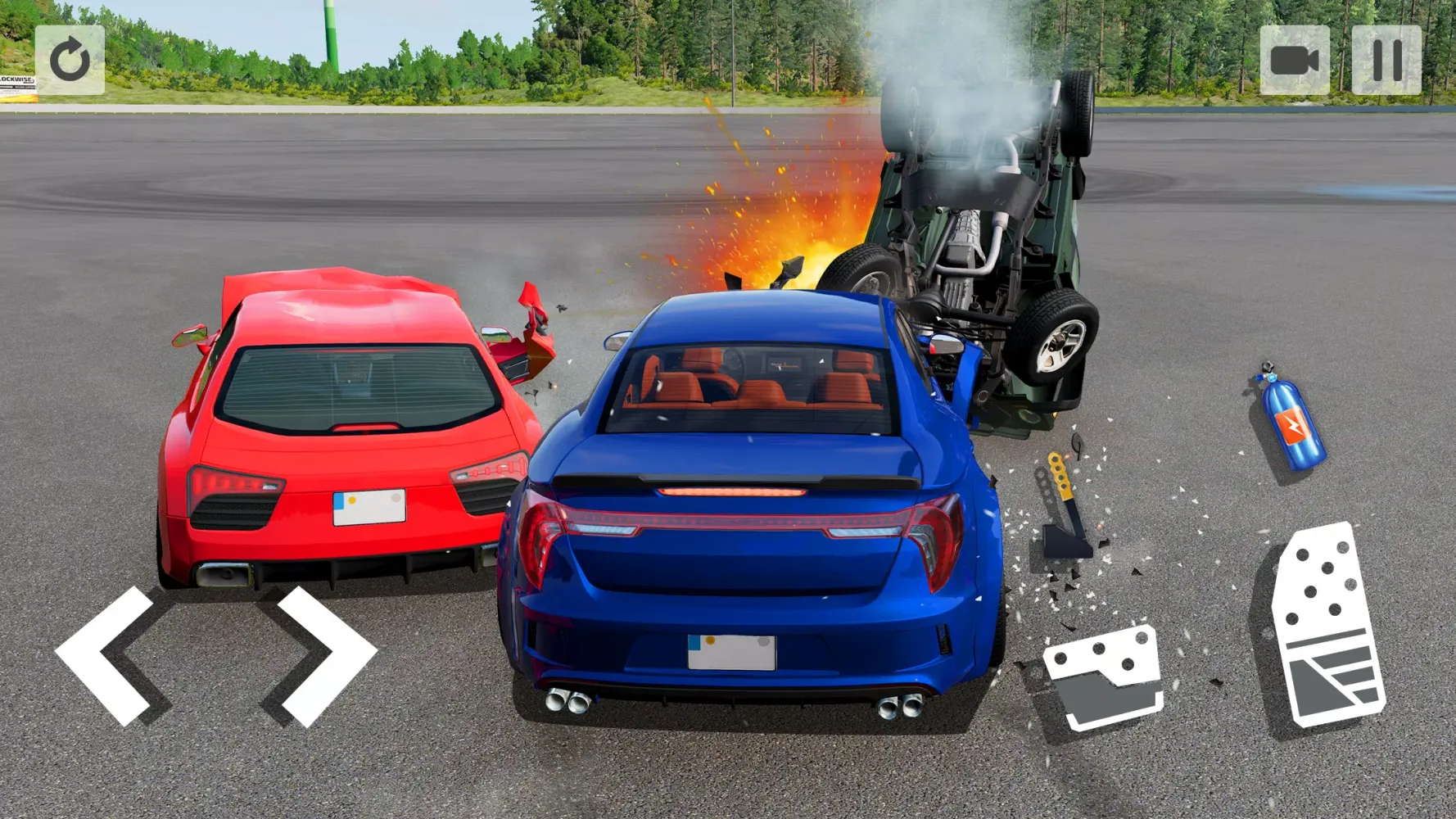Screen dimensions: 1456x819
Task: Switch camera angle with the video camera icon
Action: point(1296,59)
